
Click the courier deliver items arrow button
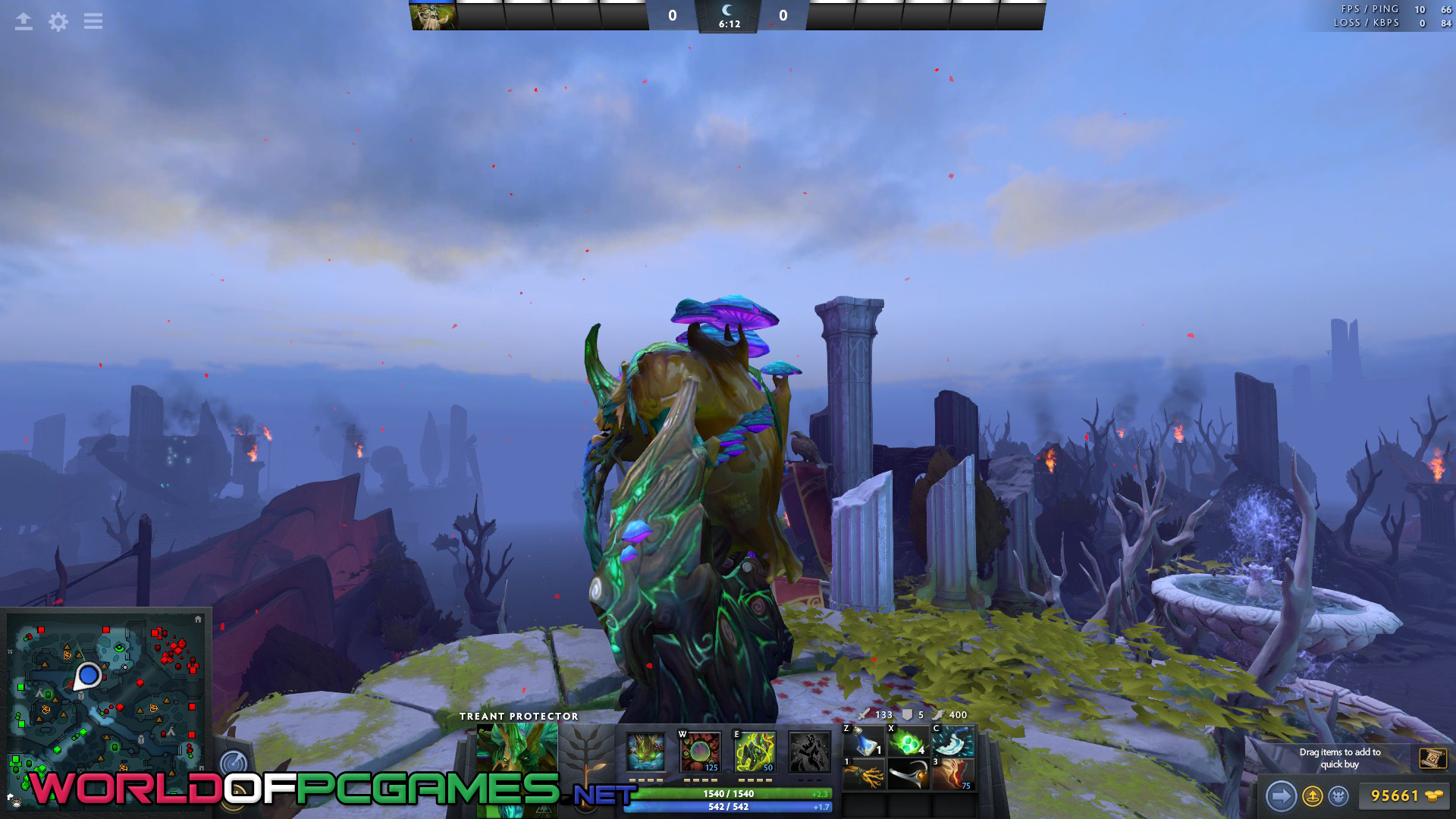click(x=1281, y=796)
